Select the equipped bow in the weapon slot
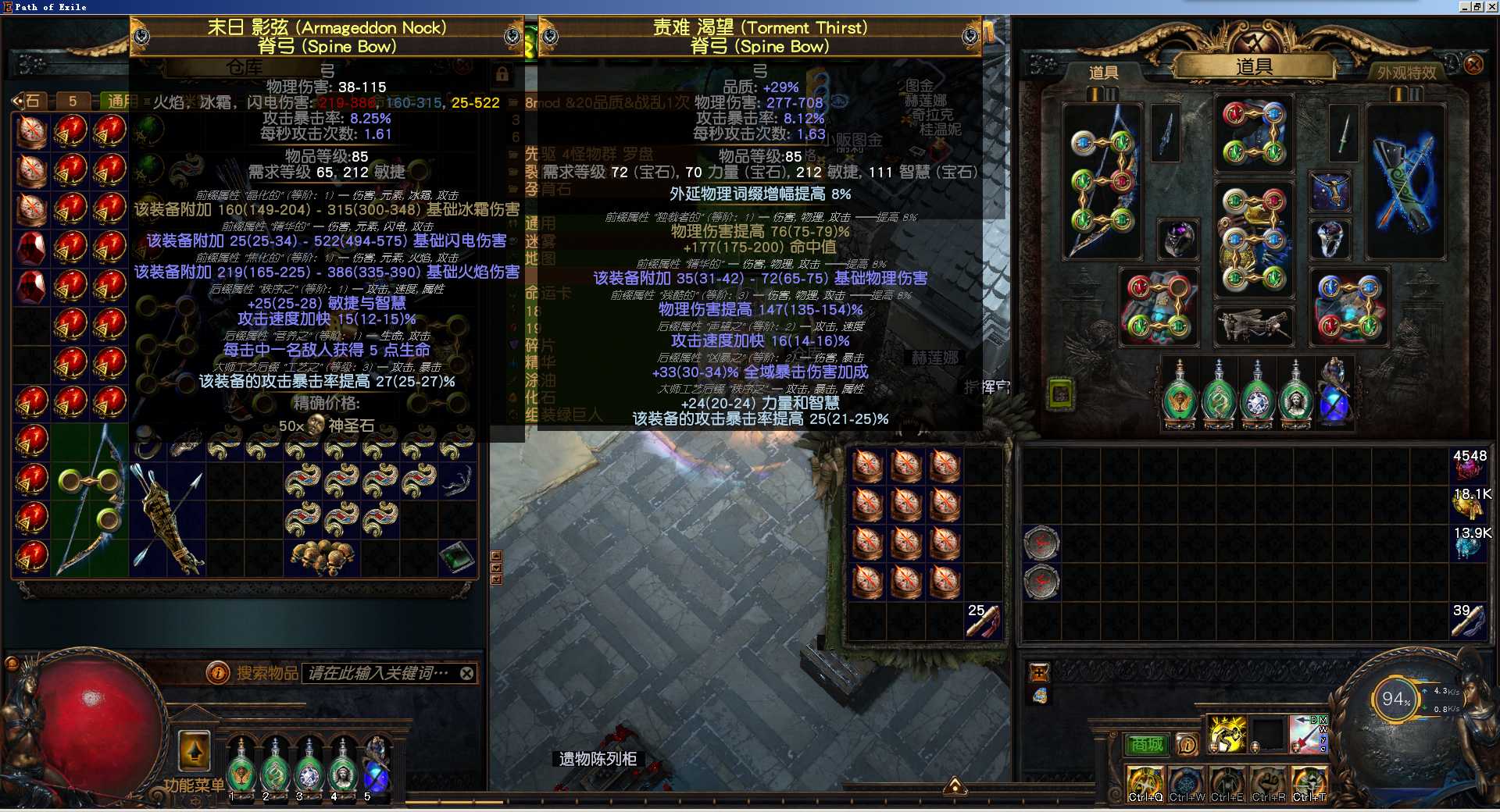Image resolution: width=1500 pixels, height=812 pixels. click(1102, 181)
